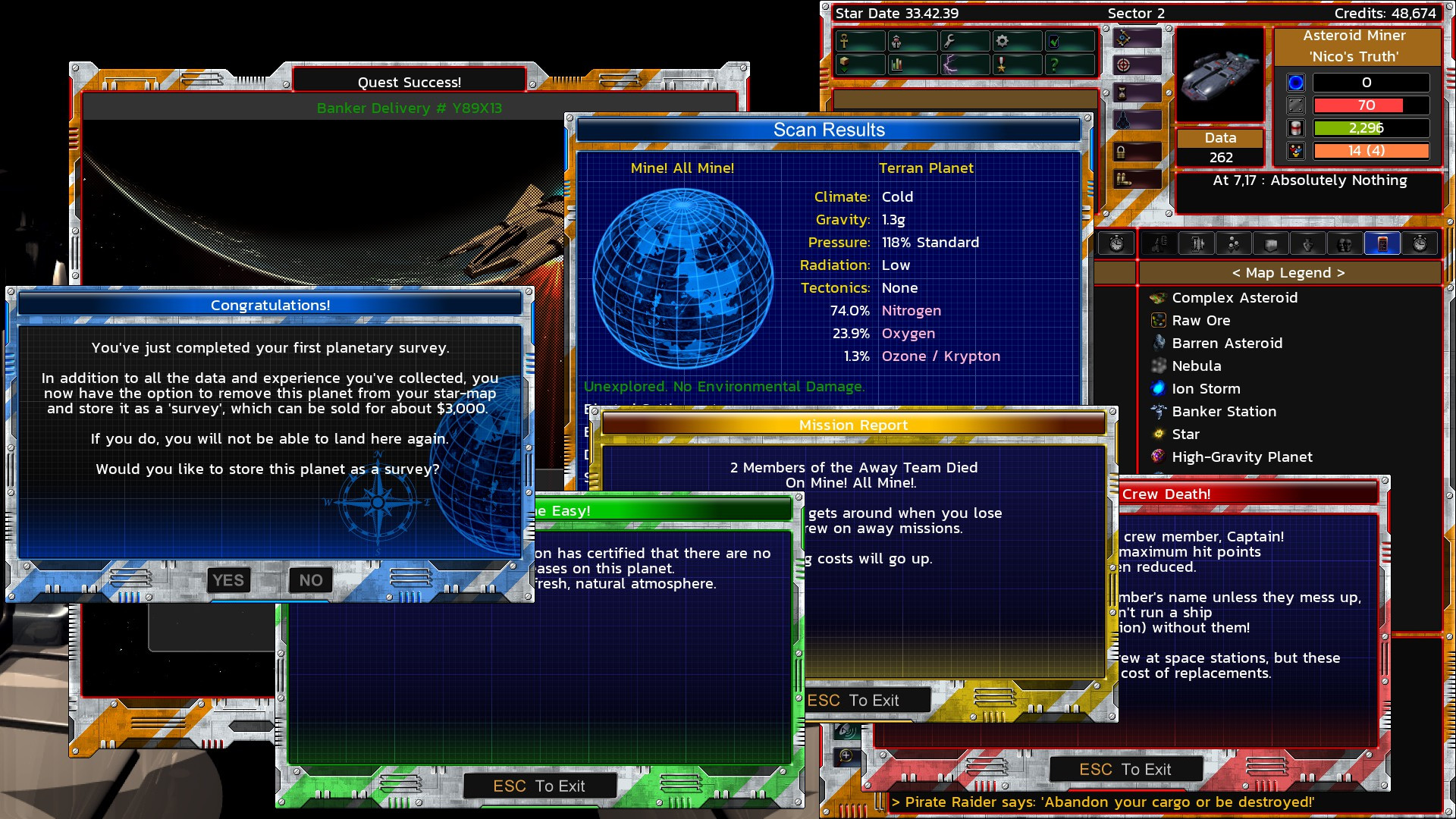1456x819 pixels.
Task: Open the crew member icon
Action: [896, 42]
